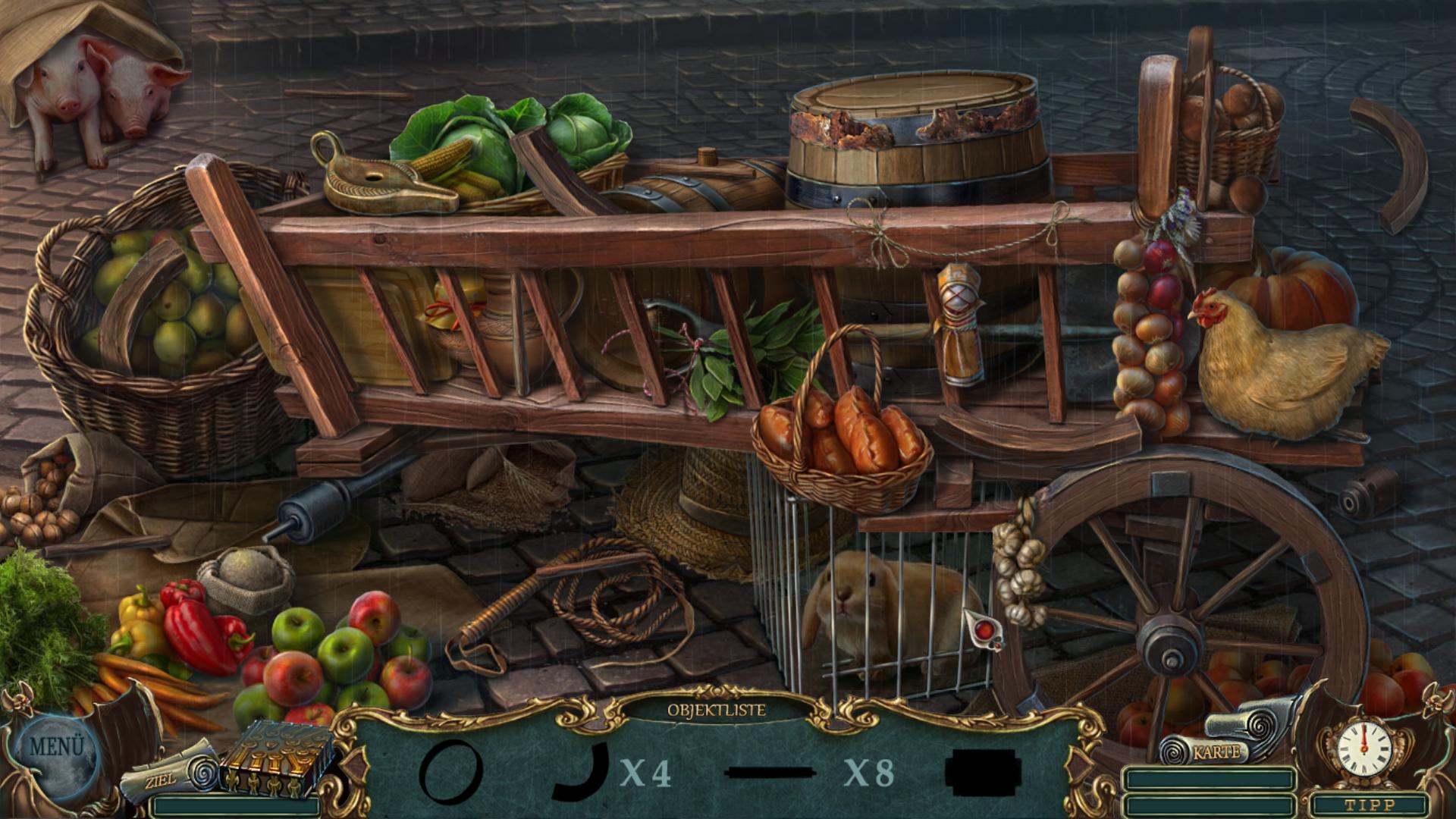1456x819 pixels.
Task: Use the TIPP hint button
Action: click(x=1369, y=805)
